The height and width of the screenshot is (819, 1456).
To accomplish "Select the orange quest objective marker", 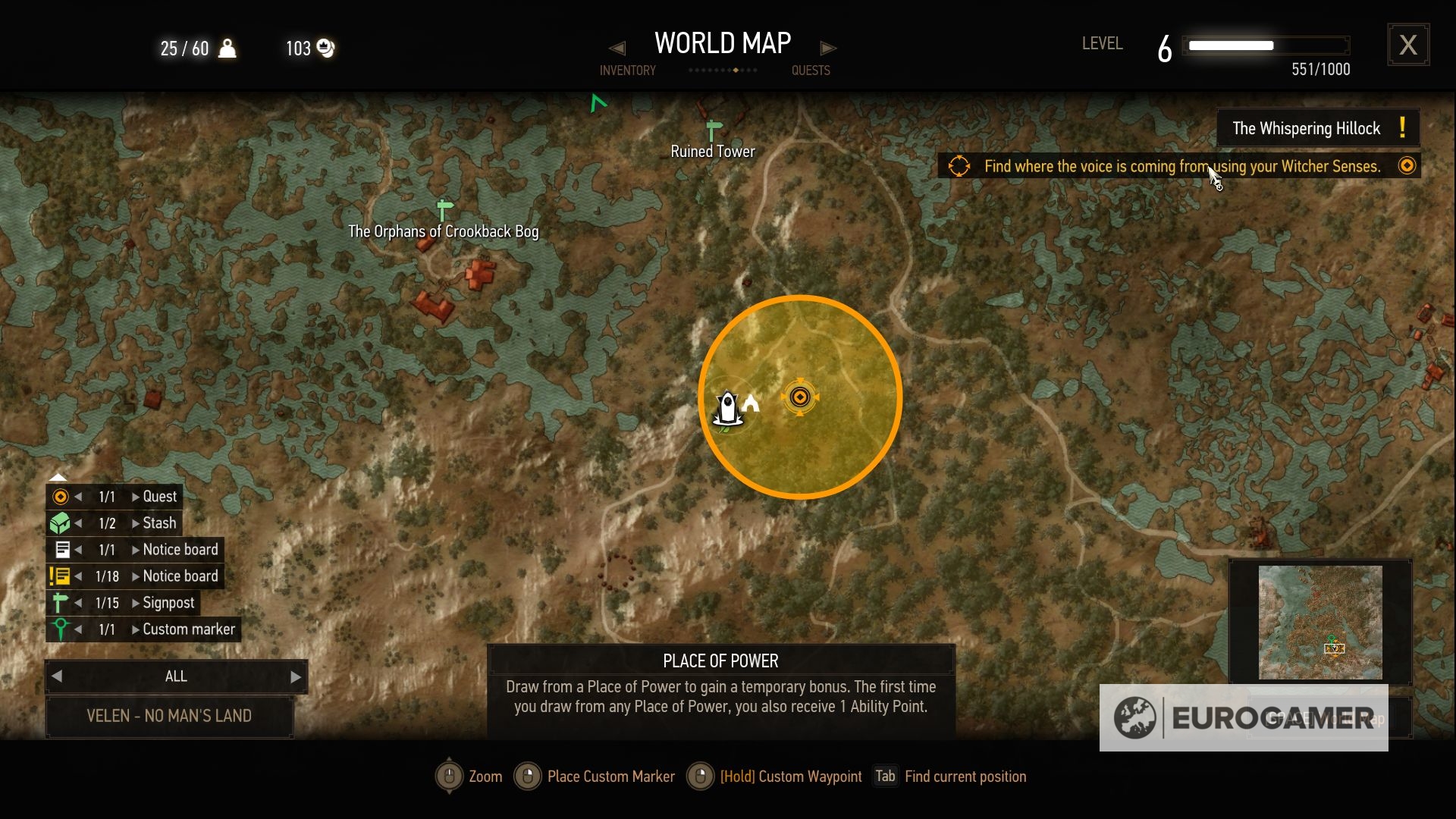I will pos(799,397).
